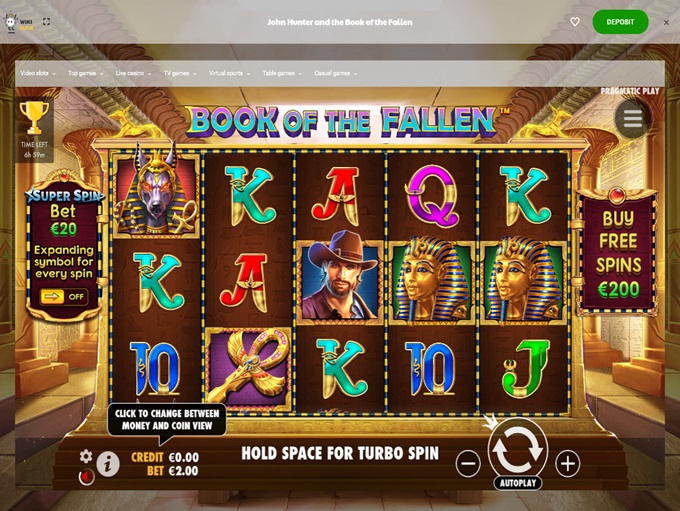Open the gear settings icon
The height and width of the screenshot is (511, 680).
tap(86, 456)
